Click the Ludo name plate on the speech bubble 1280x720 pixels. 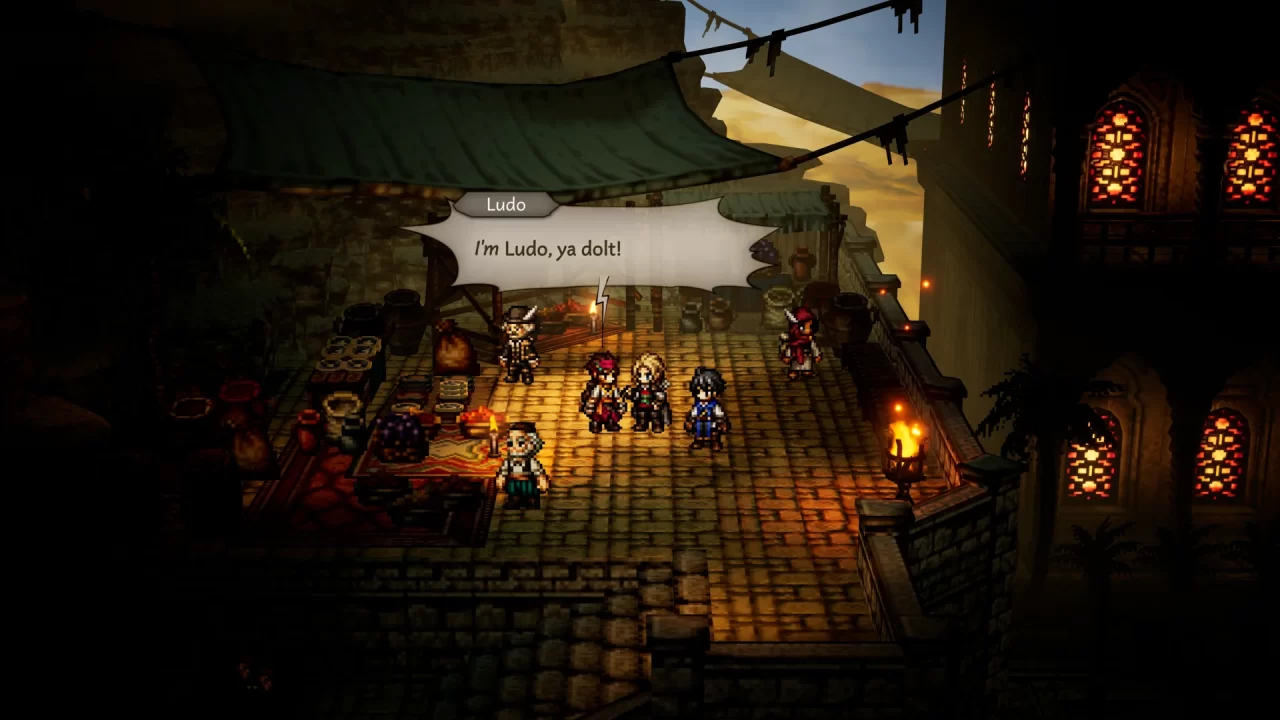click(x=507, y=205)
